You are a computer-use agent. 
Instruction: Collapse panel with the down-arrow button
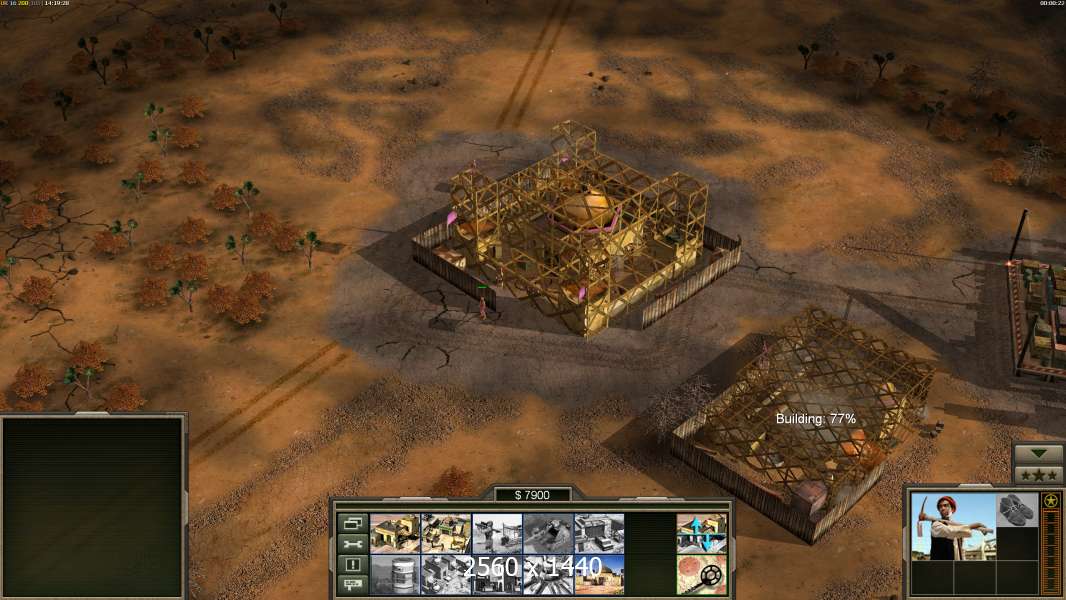pyautogui.click(x=1039, y=454)
